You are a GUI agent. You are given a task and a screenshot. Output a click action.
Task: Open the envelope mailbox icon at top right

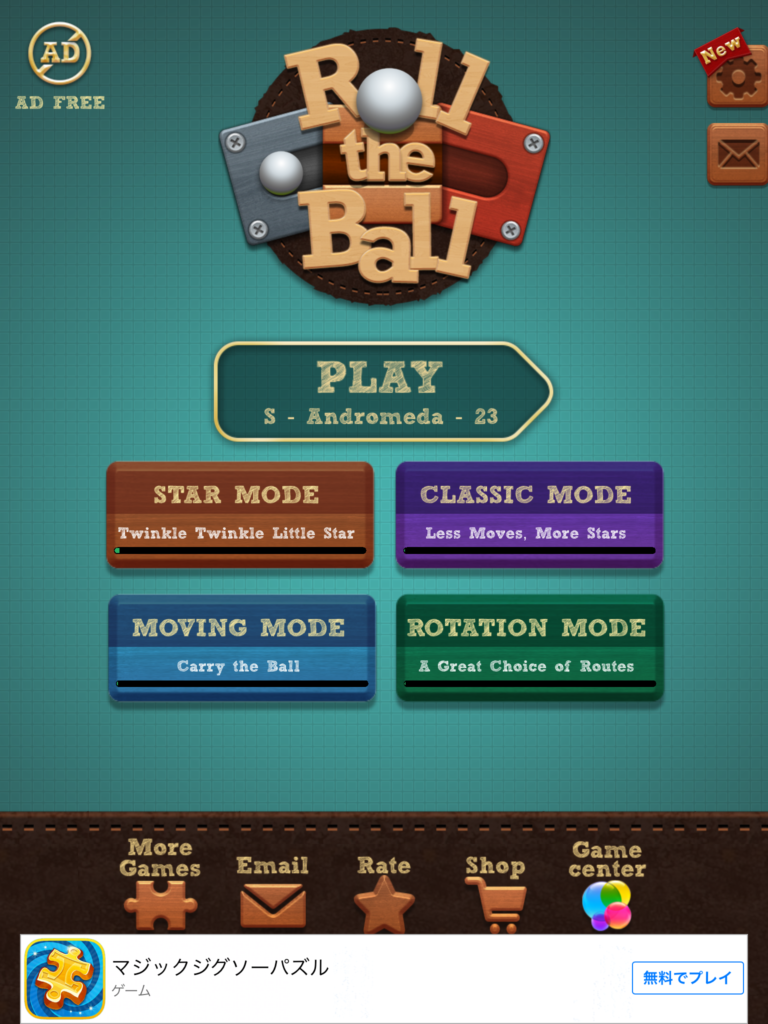coord(738,154)
